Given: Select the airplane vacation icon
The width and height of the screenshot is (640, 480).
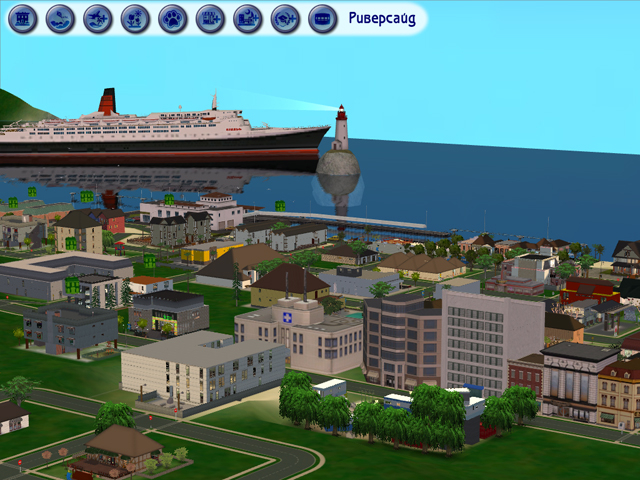Looking at the screenshot, I should (x=97, y=18).
